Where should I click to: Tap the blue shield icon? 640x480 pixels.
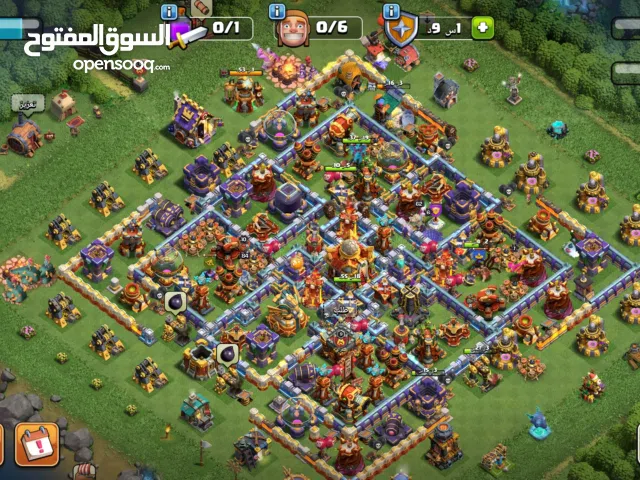point(401,30)
